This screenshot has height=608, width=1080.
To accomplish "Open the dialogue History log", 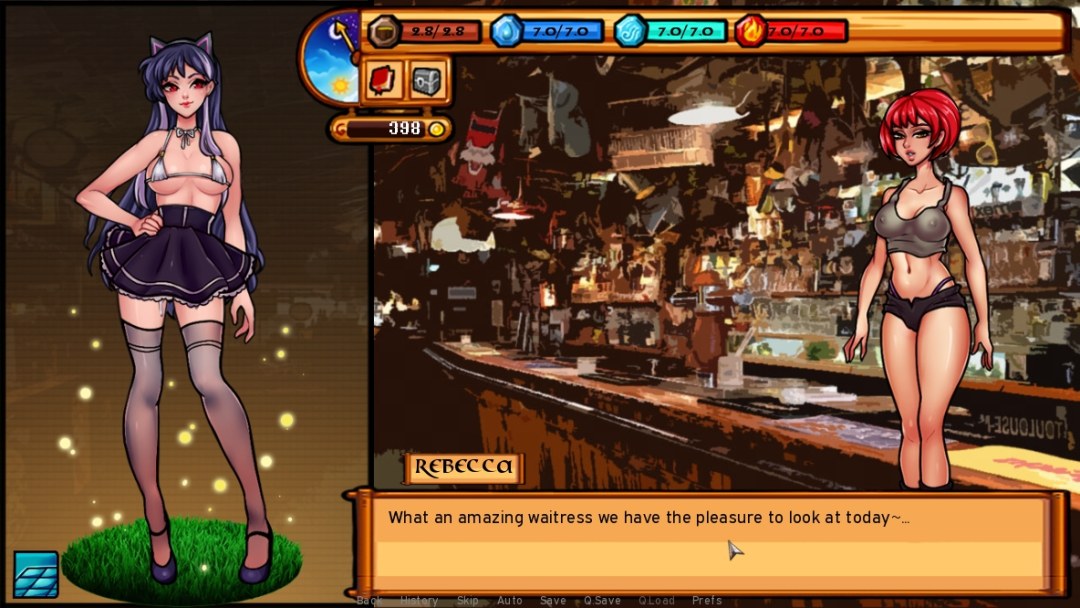I will point(419,601).
